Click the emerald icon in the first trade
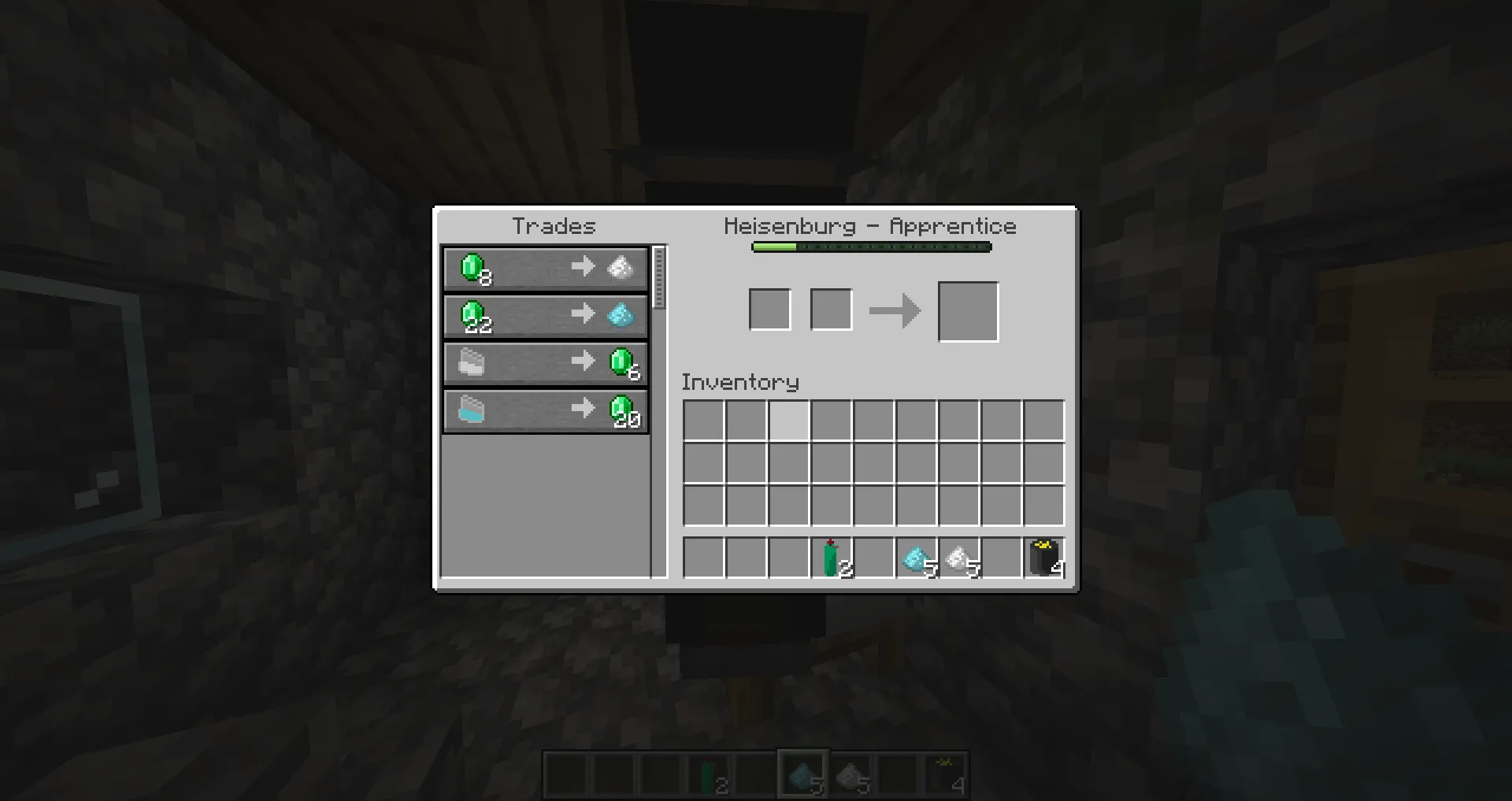This screenshot has width=1512, height=801. tap(471, 268)
